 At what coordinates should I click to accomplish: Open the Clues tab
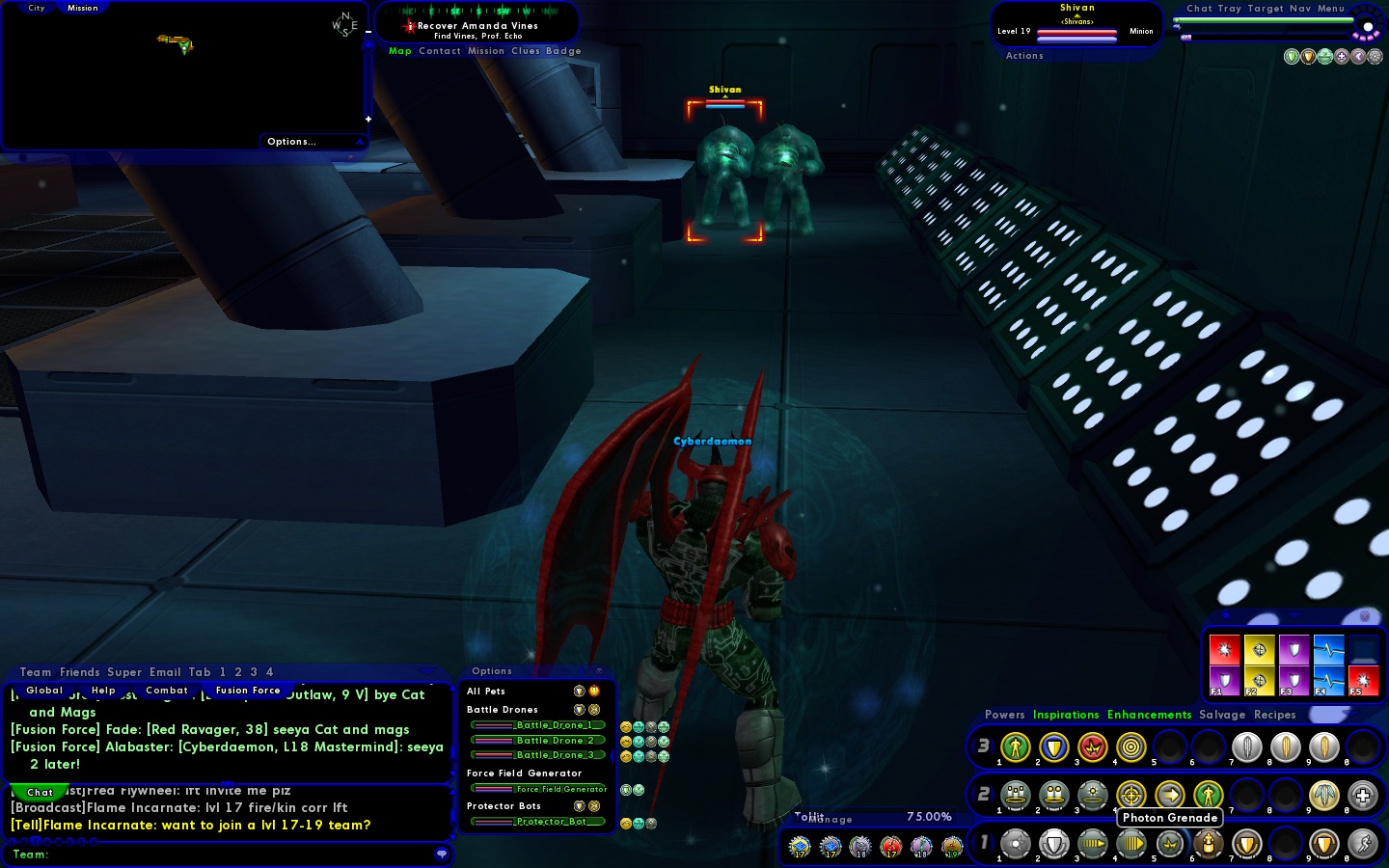click(526, 51)
